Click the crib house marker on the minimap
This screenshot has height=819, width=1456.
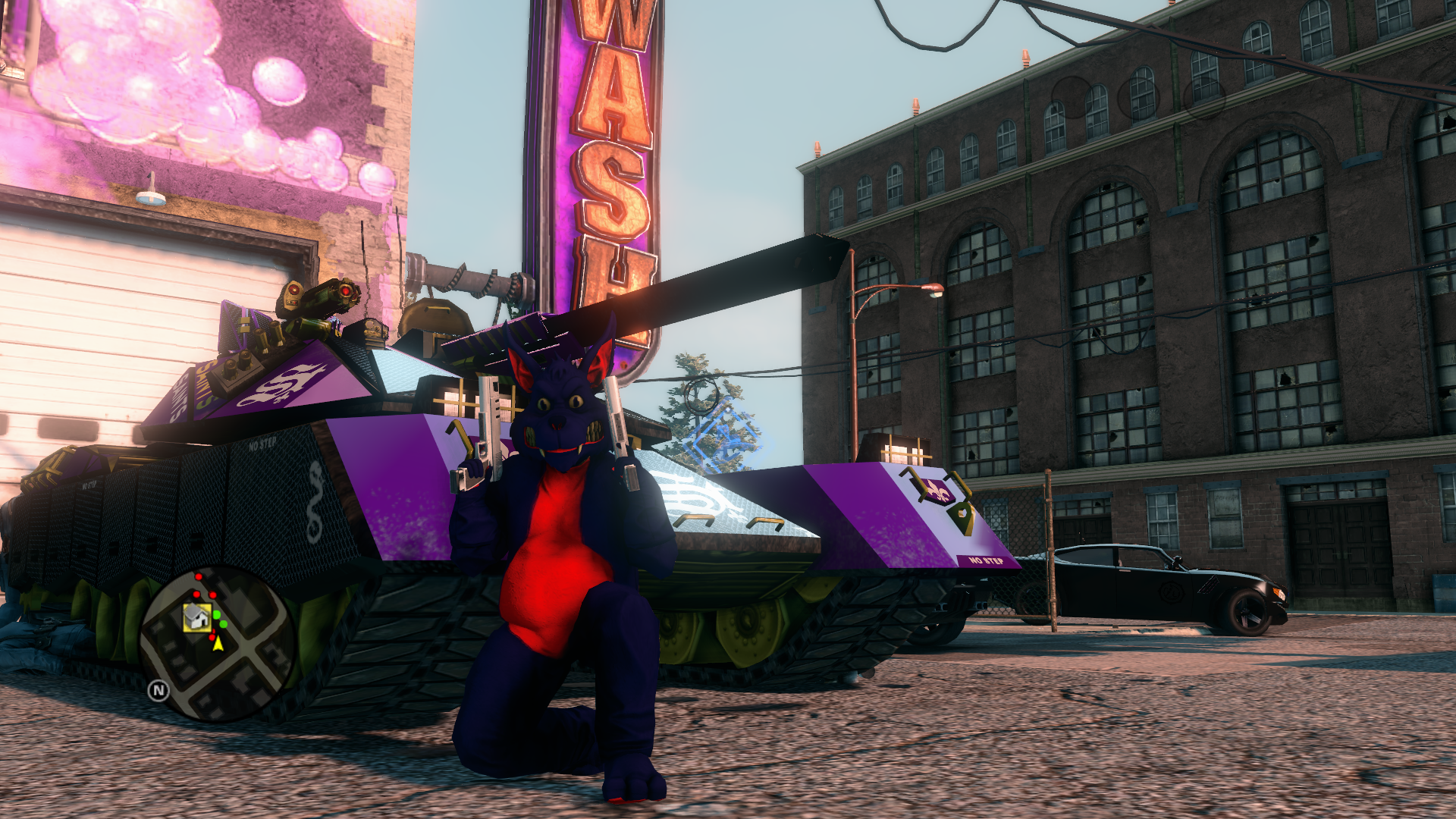(197, 617)
